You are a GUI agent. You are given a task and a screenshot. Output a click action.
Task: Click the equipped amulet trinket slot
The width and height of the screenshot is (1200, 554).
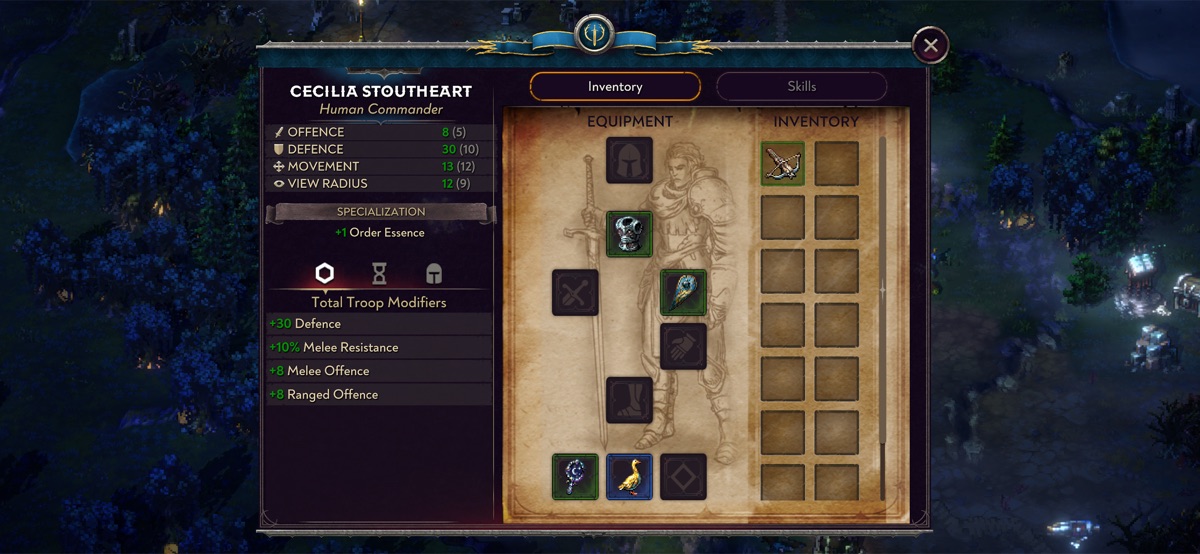pos(575,476)
